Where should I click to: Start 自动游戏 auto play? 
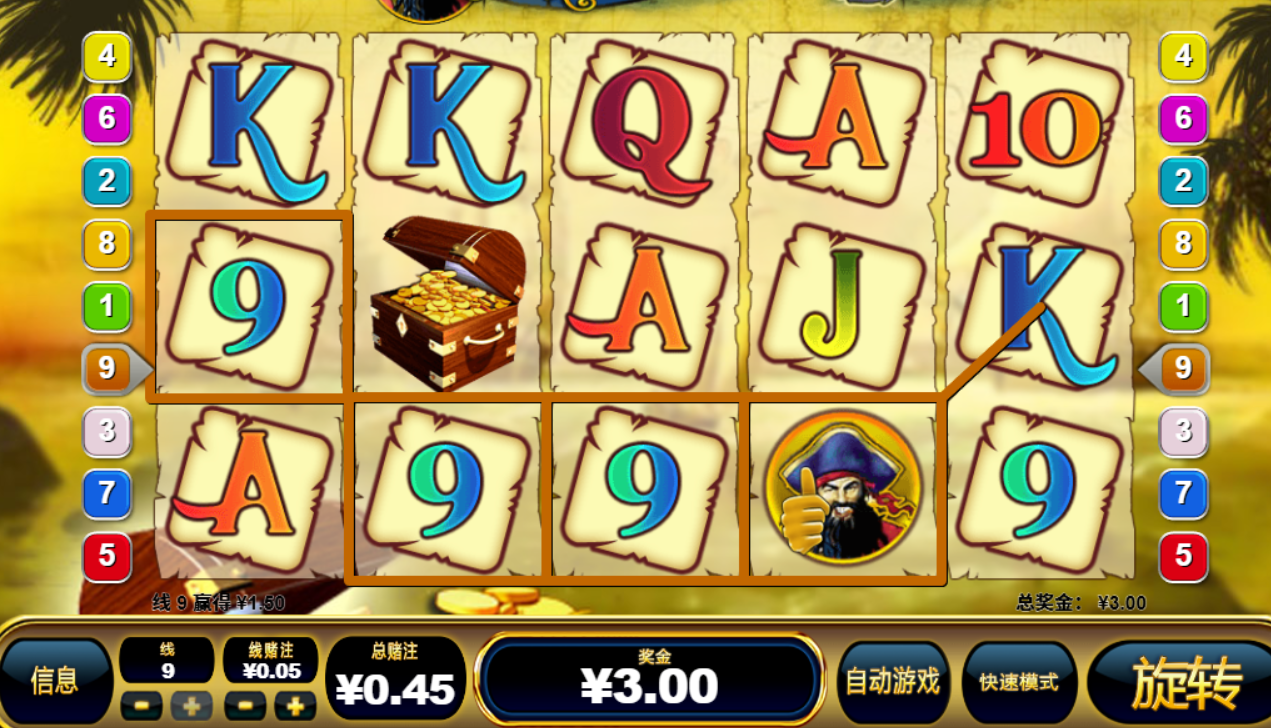[893, 682]
